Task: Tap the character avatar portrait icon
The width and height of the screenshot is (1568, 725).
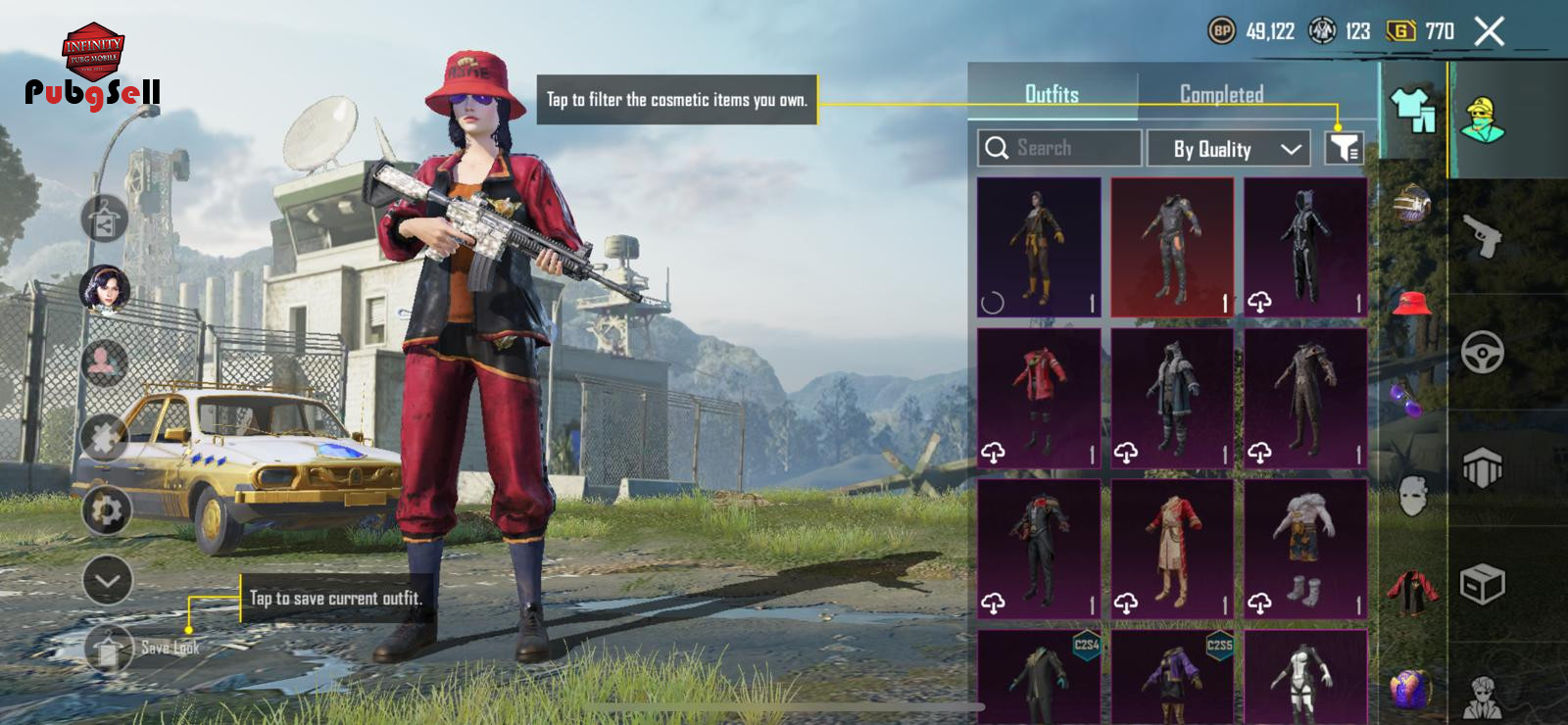Action: click(x=105, y=291)
